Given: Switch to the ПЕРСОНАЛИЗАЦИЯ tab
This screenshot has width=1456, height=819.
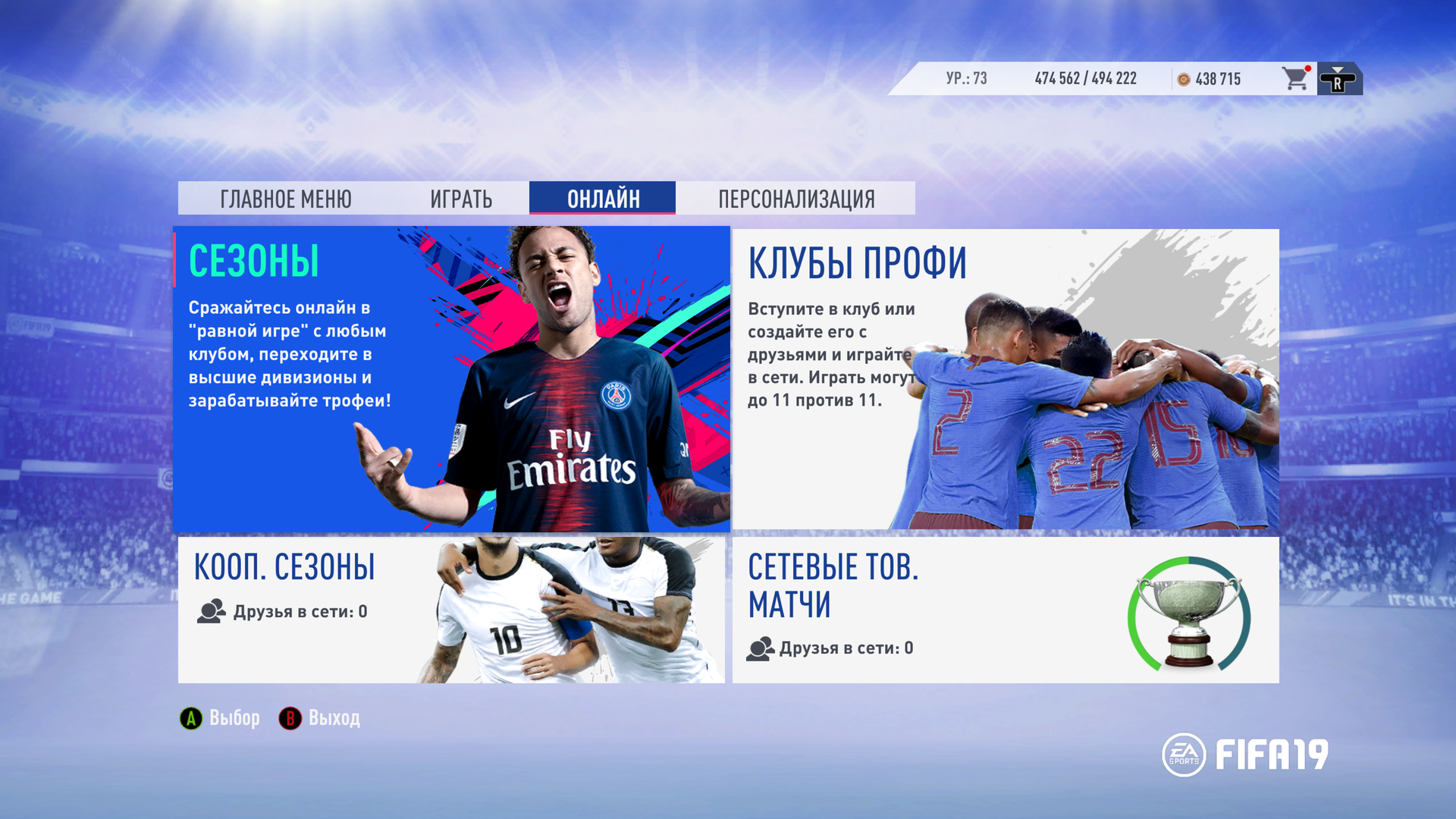Looking at the screenshot, I should click(x=796, y=199).
